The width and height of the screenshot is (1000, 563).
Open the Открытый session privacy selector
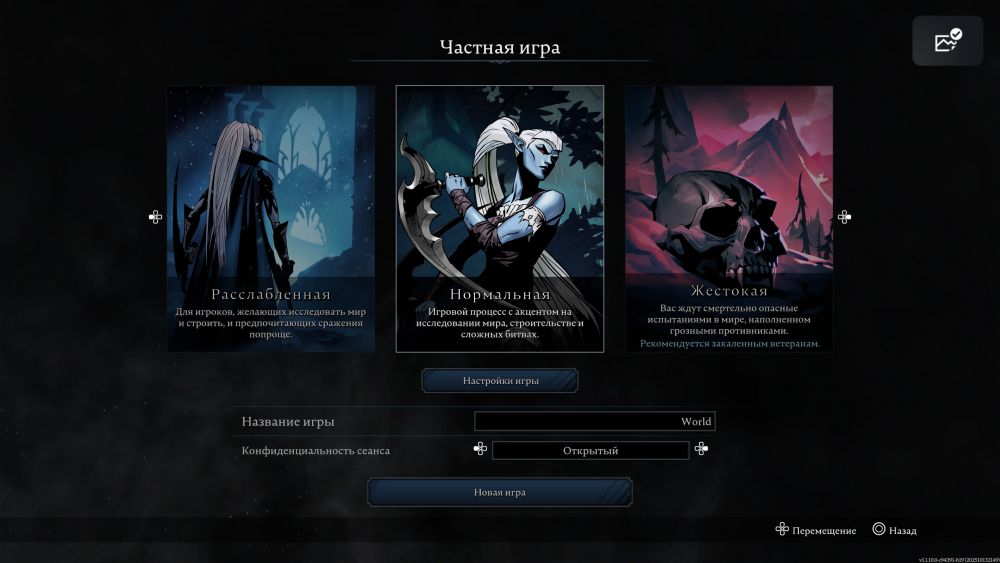(x=590, y=450)
